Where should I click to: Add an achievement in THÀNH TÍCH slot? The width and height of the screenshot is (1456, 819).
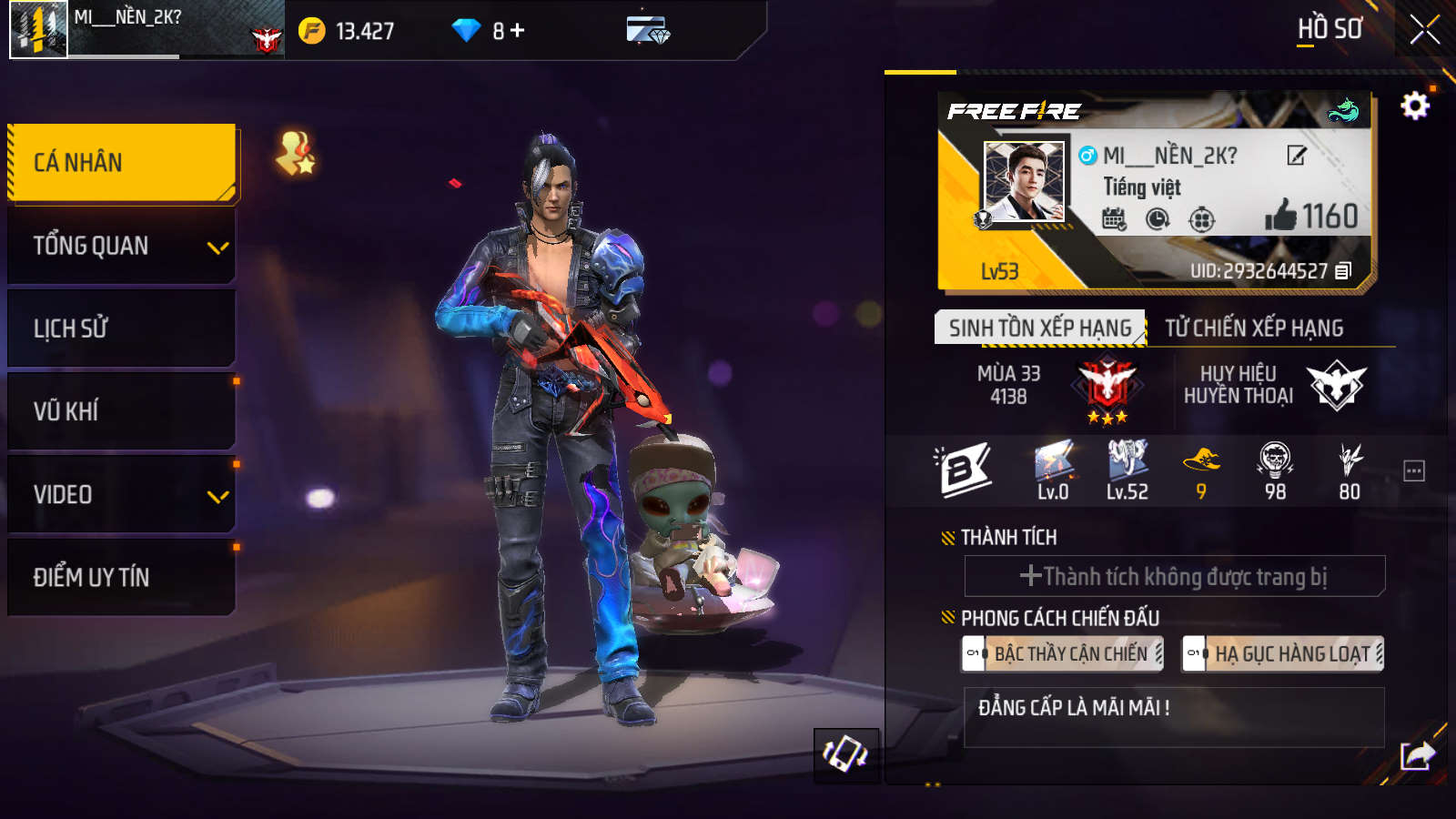coord(1174,576)
